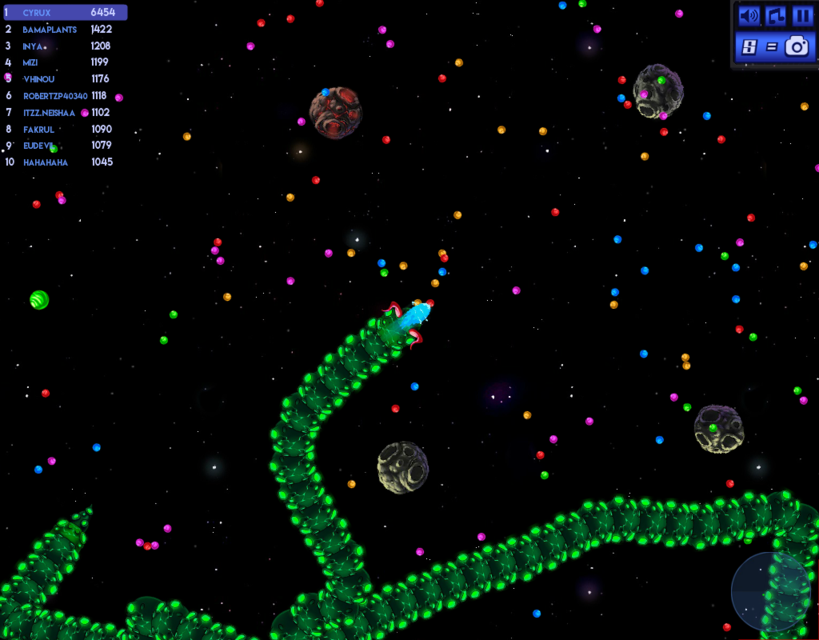
Task: Toggle the sound effects speaker button
Action: tap(748, 16)
